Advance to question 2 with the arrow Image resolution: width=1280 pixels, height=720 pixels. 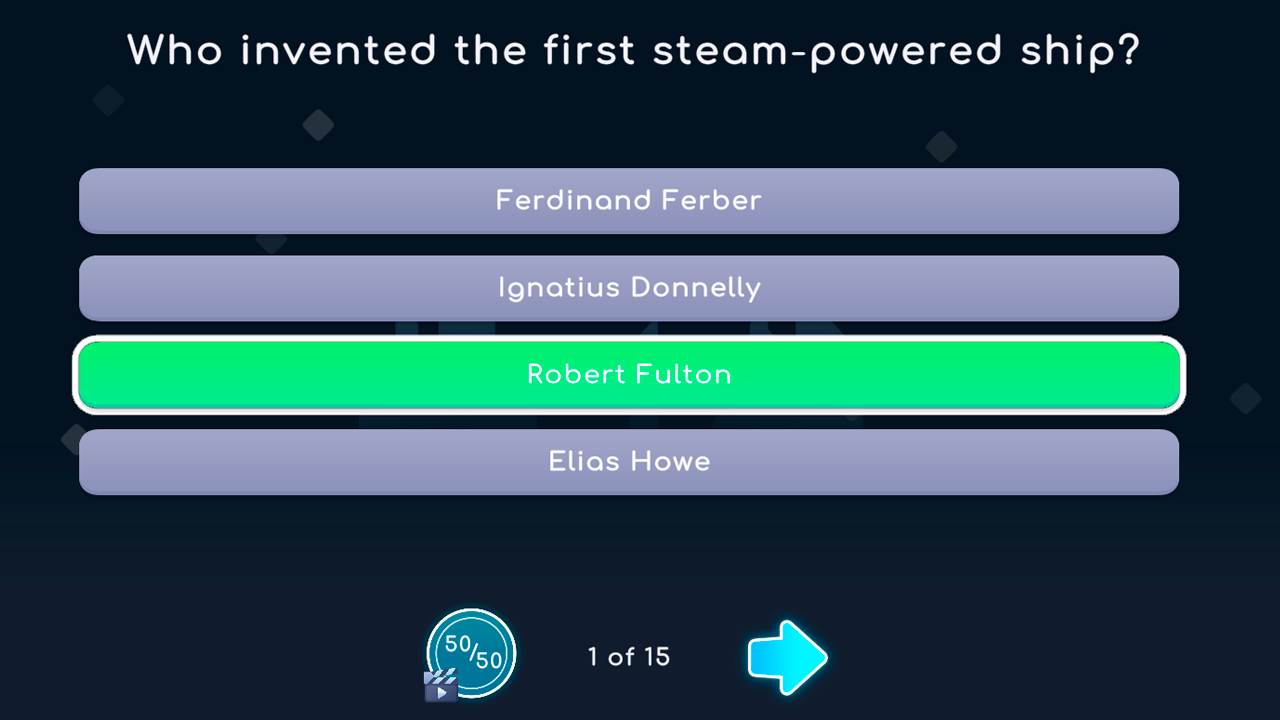pos(788,657)
